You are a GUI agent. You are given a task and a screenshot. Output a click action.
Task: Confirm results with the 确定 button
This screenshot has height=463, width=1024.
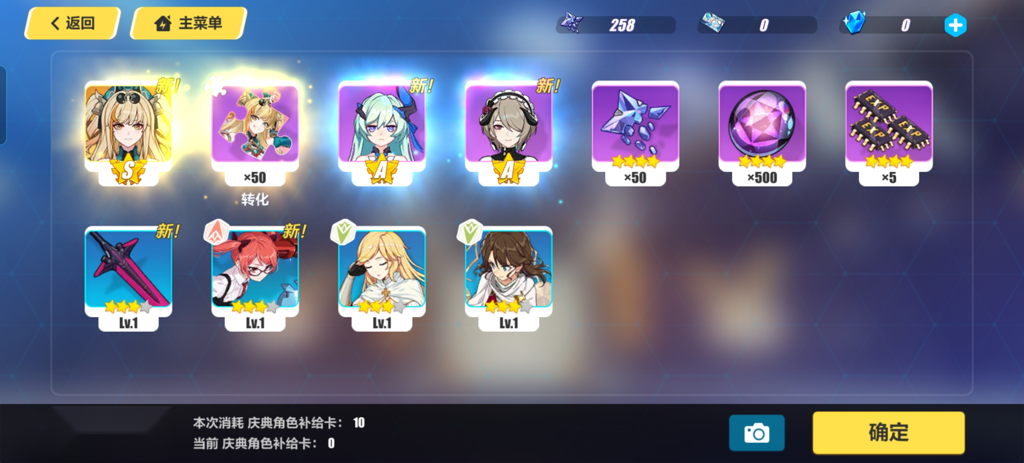(888, 432)
